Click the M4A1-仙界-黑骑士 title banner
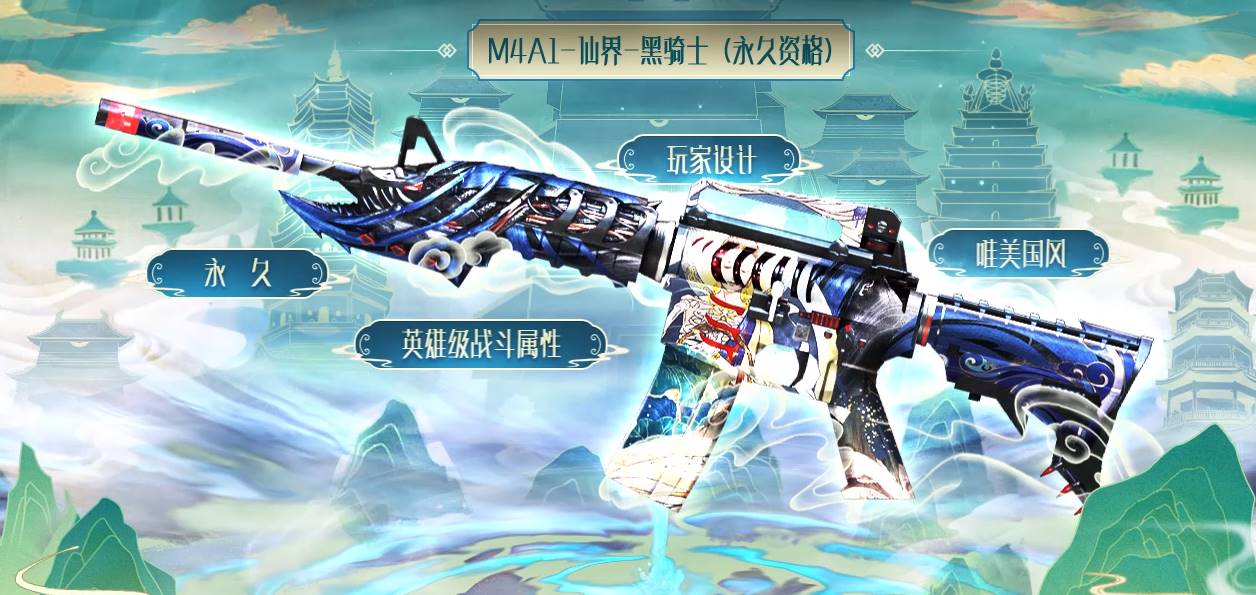This screenshot has height=595, width=1256. click(660, 50)
